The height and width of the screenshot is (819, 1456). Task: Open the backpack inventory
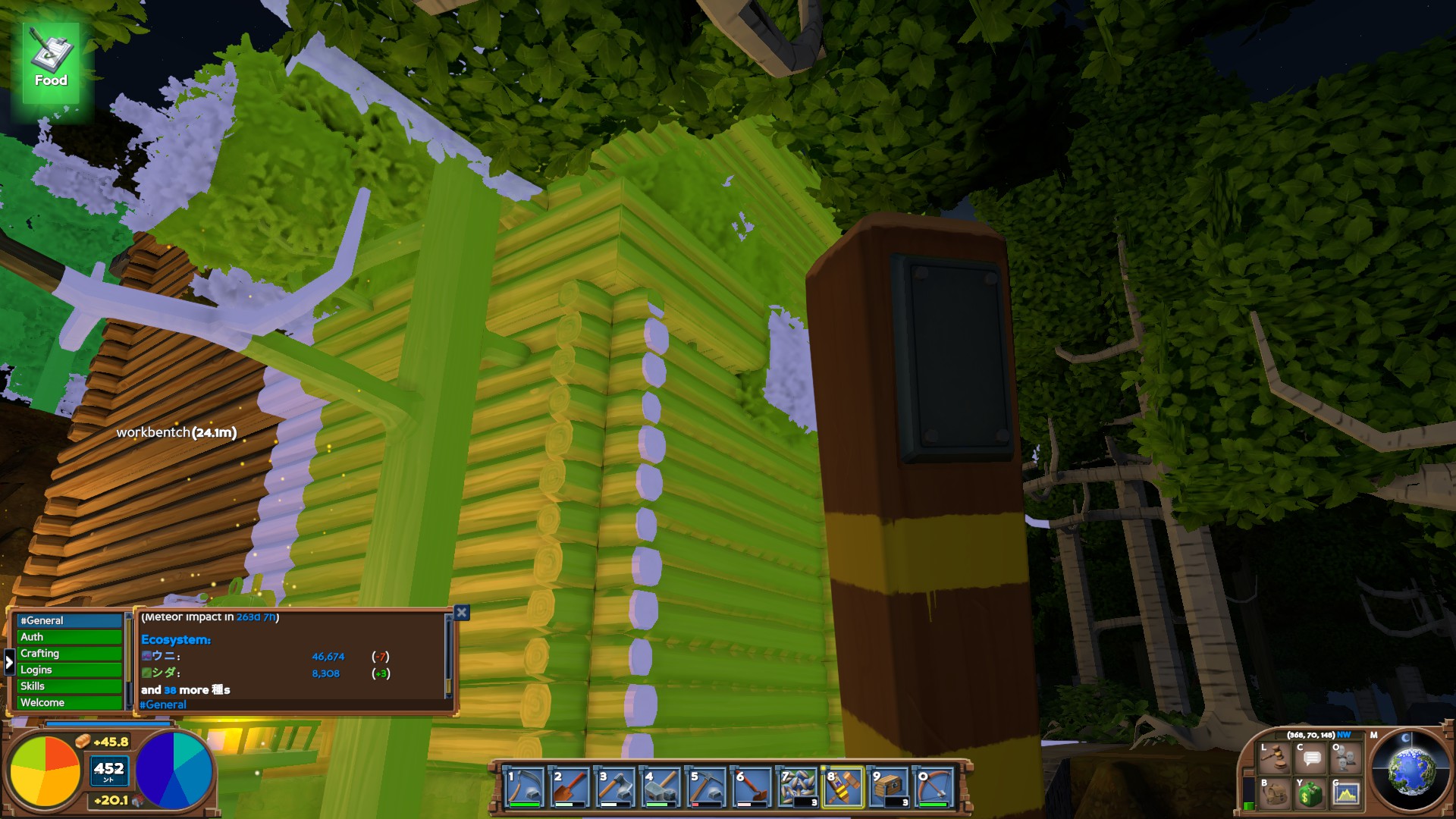pyautogui.click(x=1276, y=793)
